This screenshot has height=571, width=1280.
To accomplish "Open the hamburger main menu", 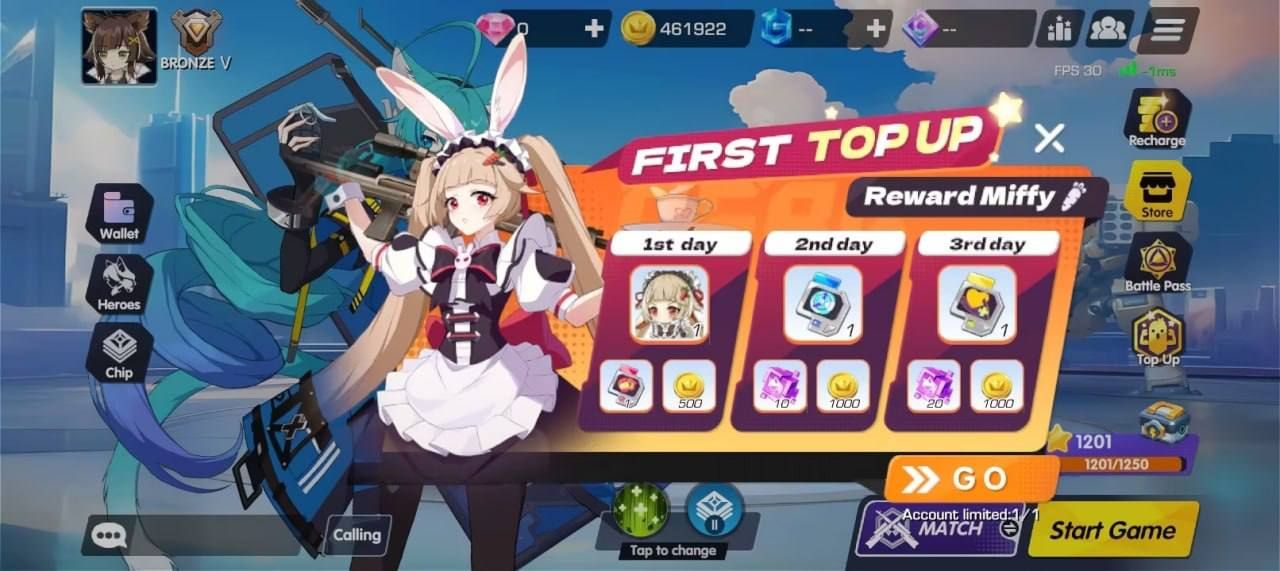I will (1167, 30).
